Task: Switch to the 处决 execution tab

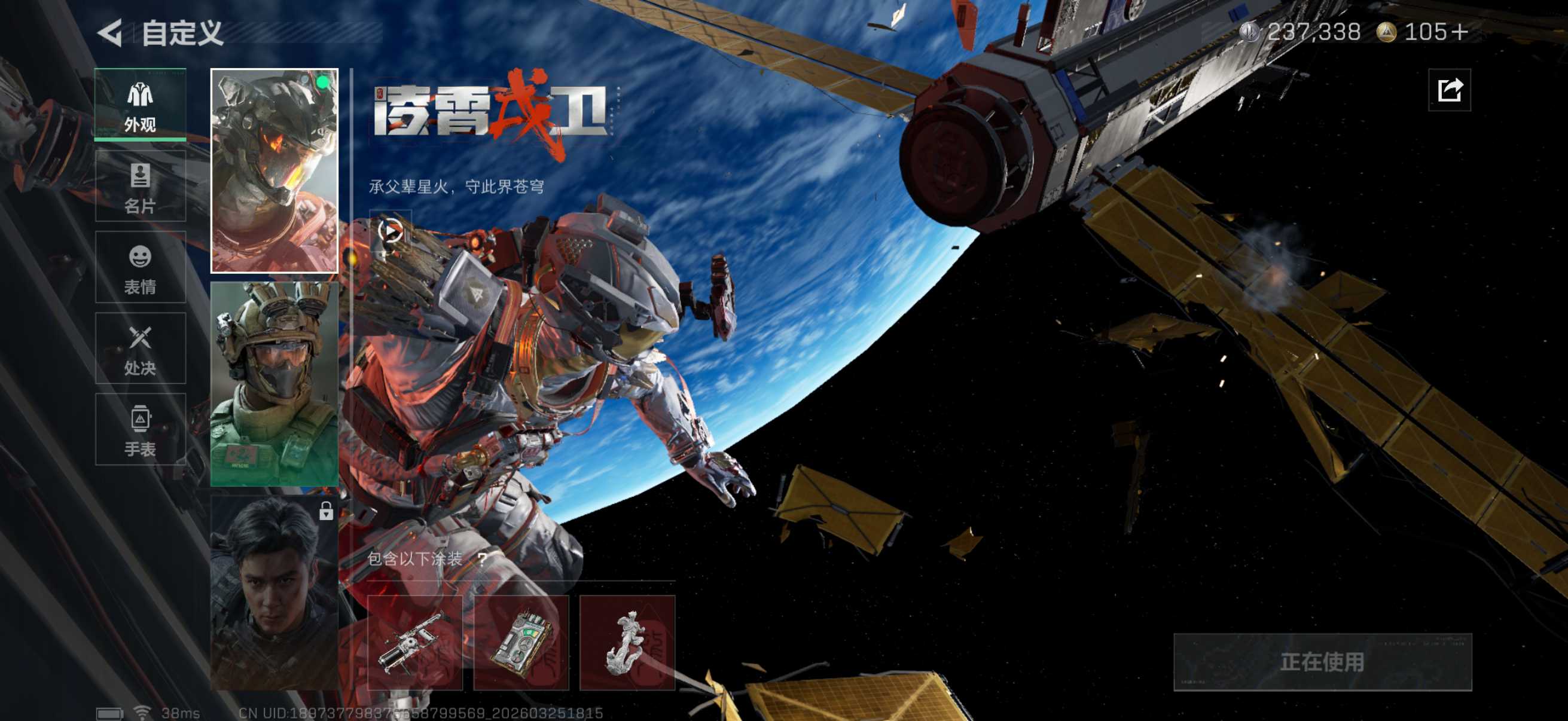Action: pos(141,349)
